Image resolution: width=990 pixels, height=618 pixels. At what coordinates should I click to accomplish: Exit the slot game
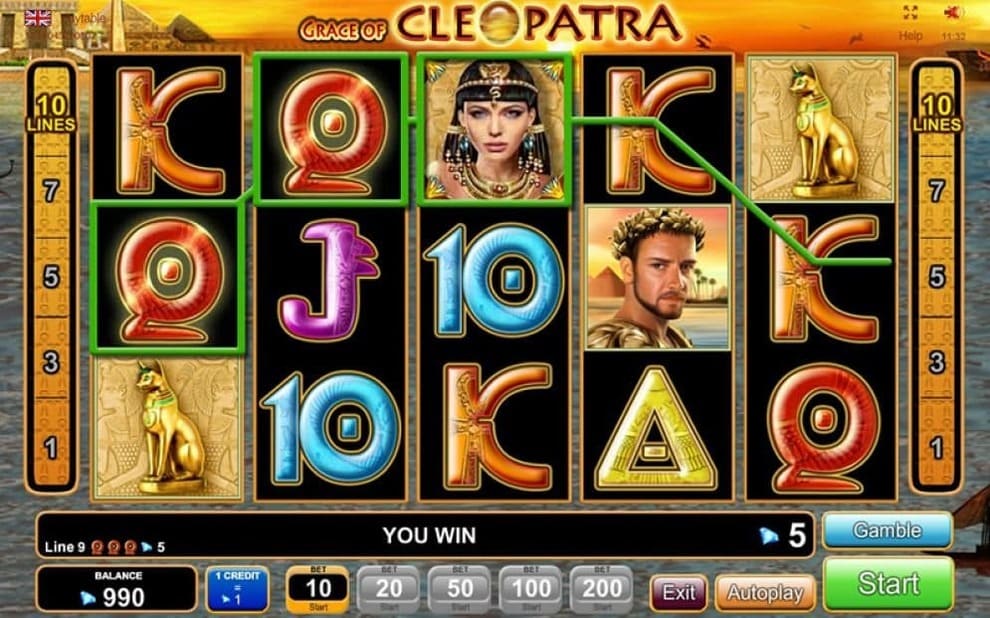pyautogui.click(x=678, y=593)
